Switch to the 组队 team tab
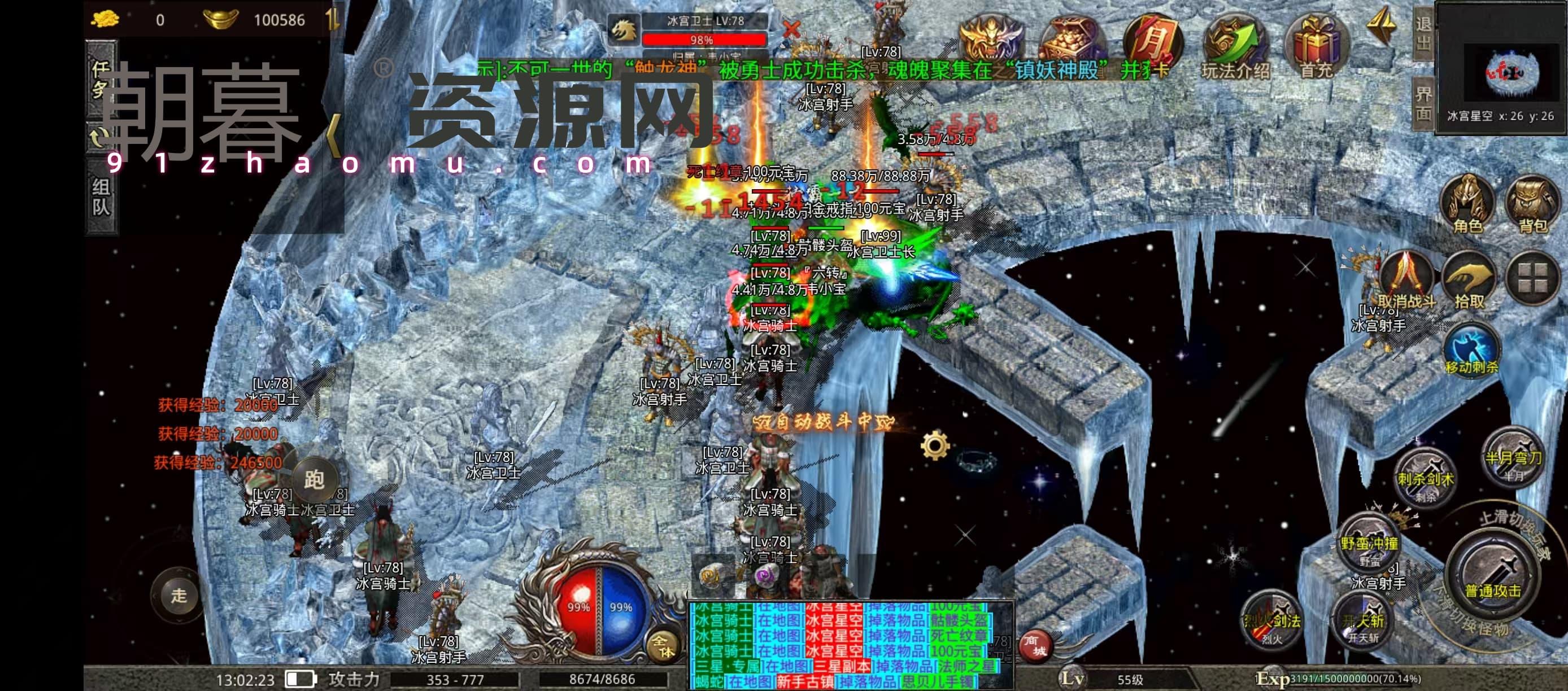The width and height of the screenshot is (1568, 691). coord(101,196)
